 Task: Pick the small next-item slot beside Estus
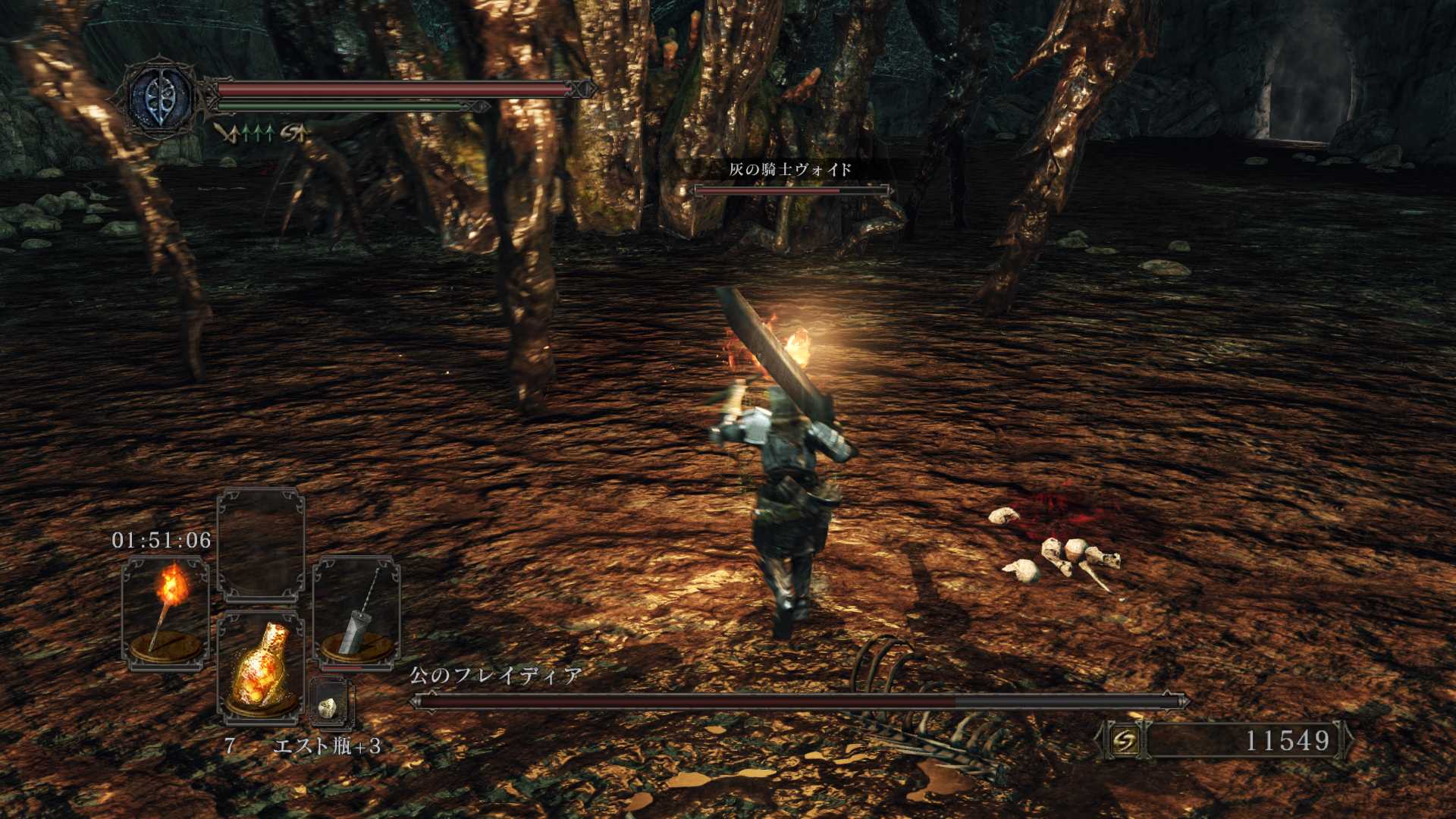[331, 704]
